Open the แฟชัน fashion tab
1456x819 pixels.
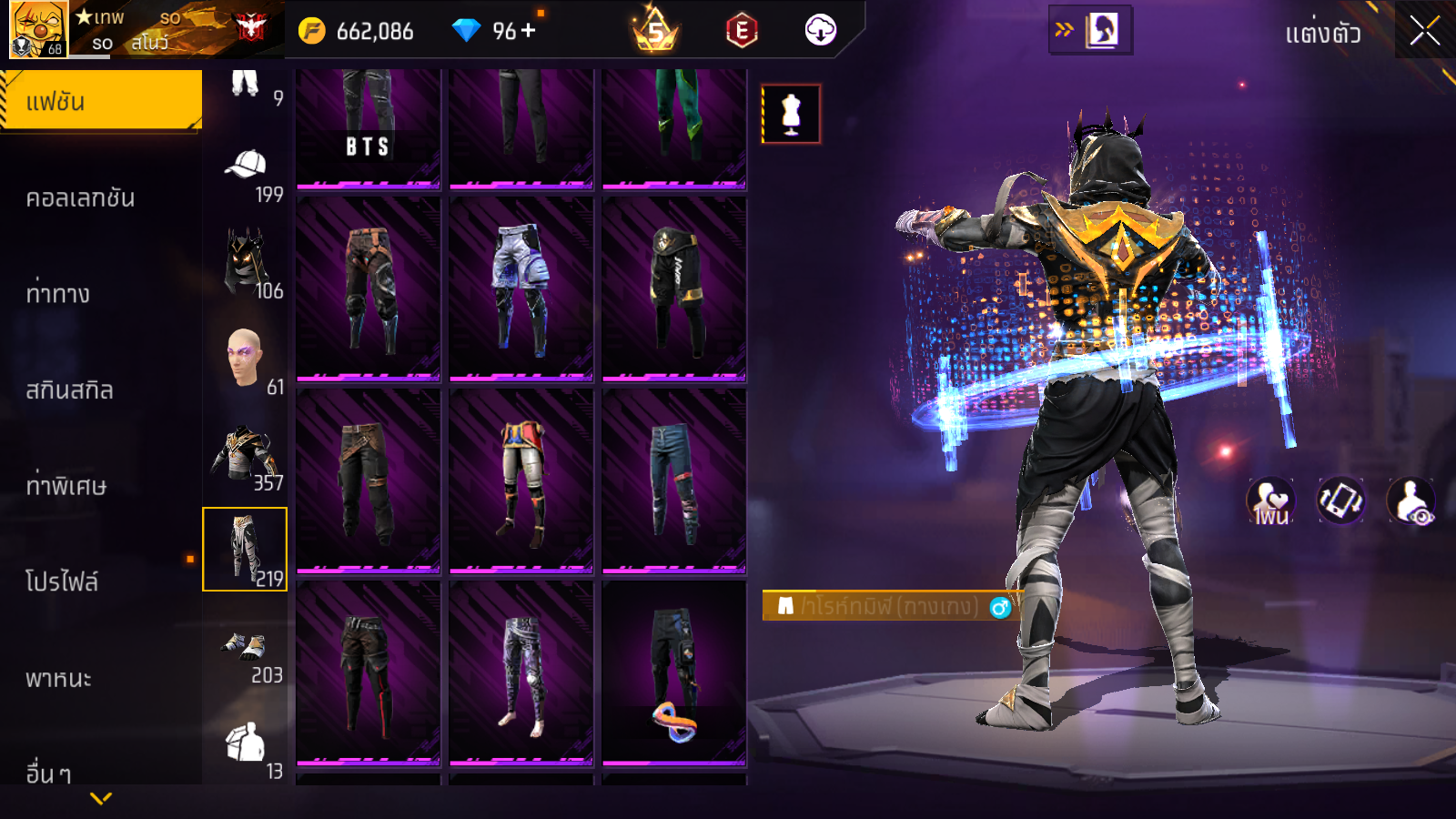[100, 101]
